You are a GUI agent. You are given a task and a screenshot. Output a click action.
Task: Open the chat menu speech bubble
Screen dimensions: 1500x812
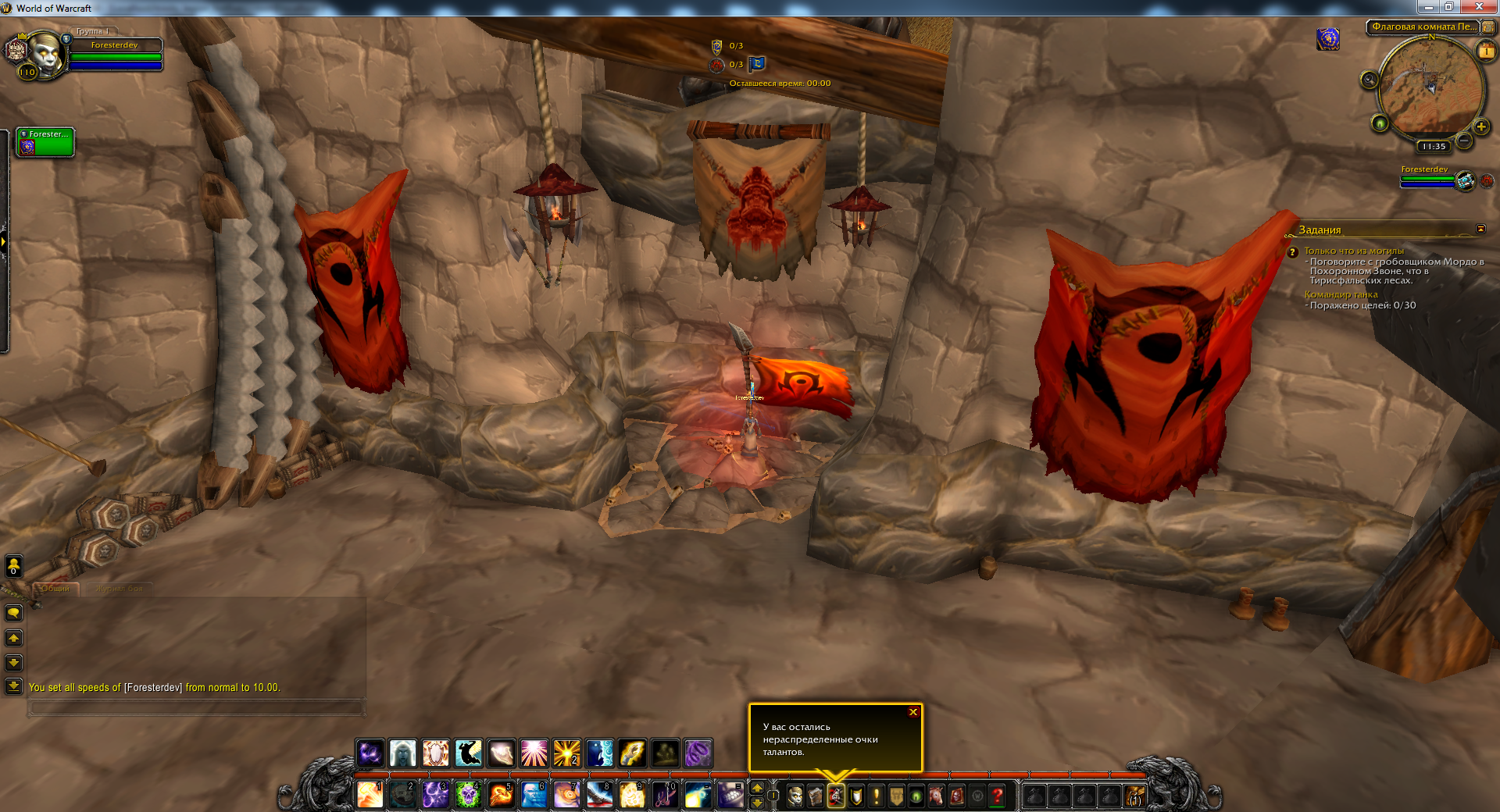coord(13,612)
